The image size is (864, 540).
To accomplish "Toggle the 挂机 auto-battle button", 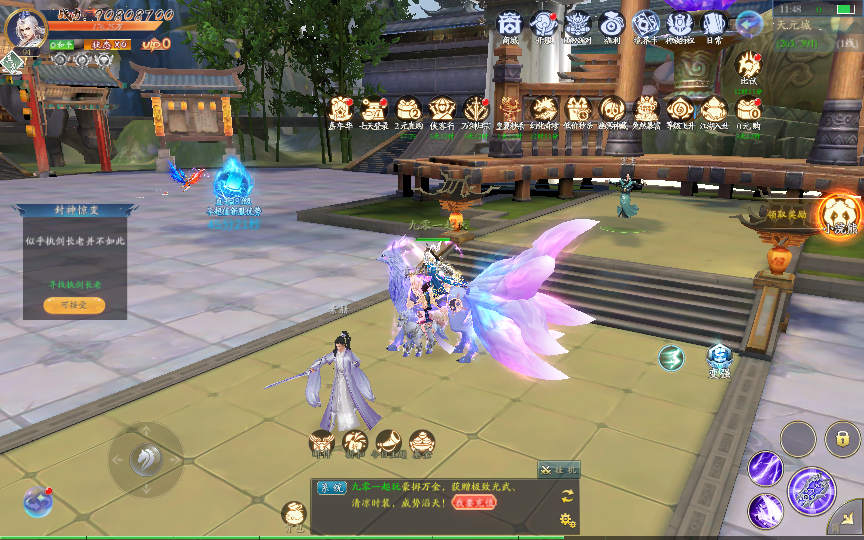I will (558, 468).
